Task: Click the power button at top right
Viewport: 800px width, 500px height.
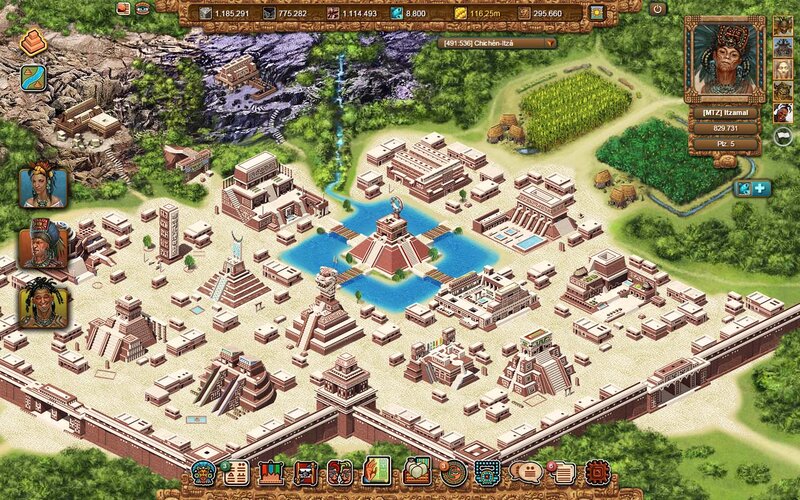Action: tap(657, 9)
